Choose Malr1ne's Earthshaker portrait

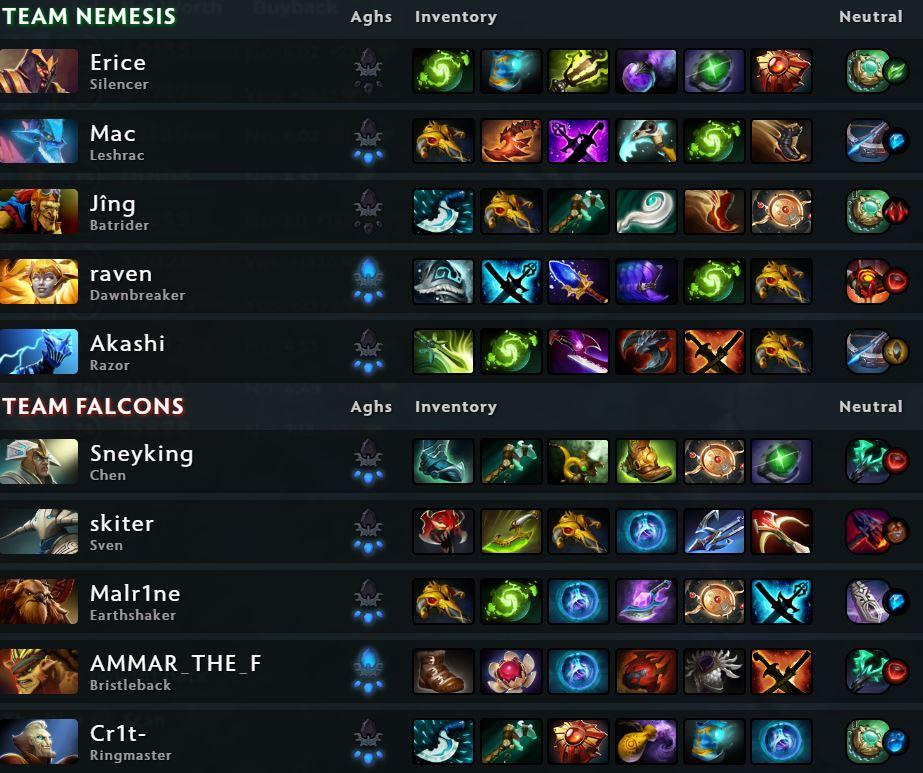pos(39,601)
